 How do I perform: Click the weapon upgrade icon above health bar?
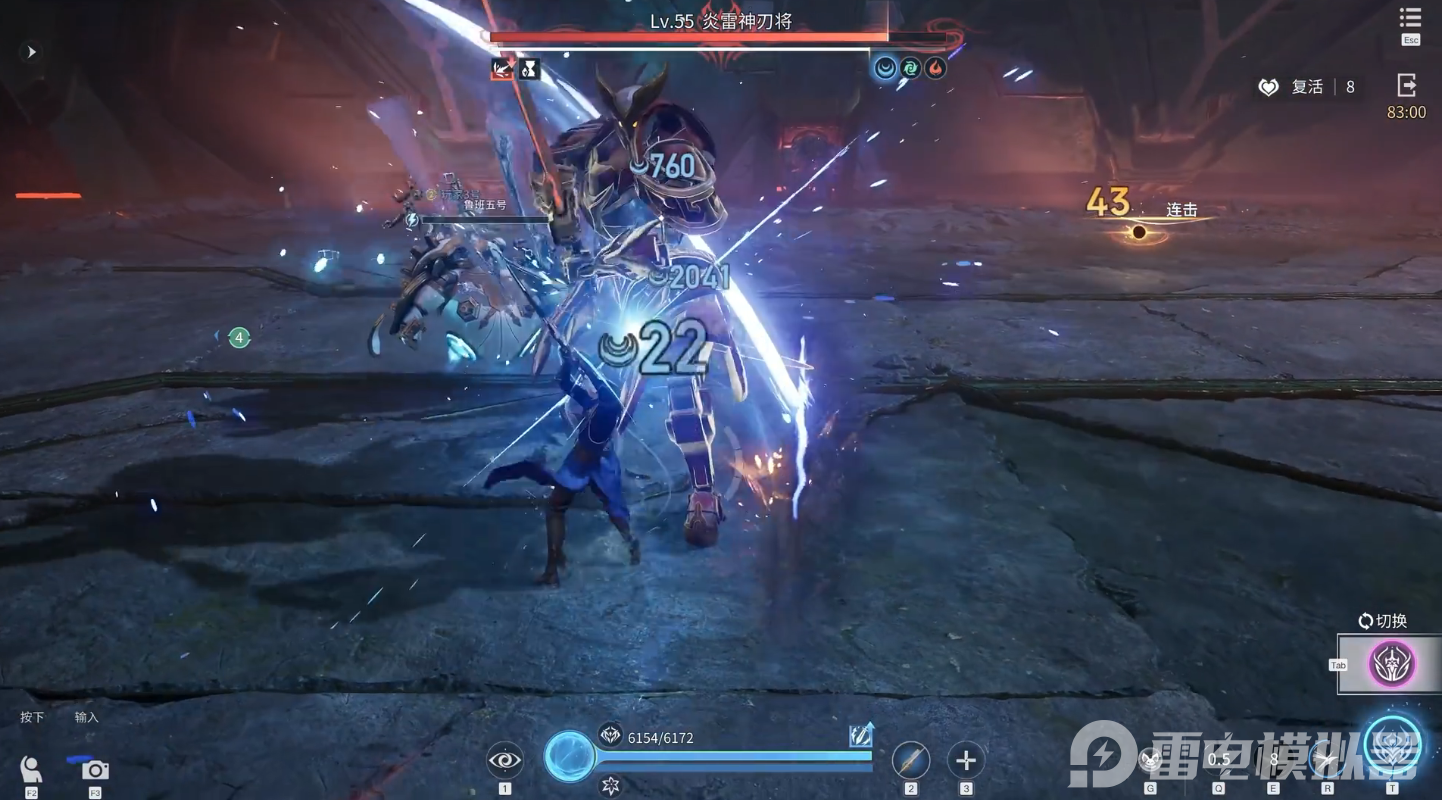tap(861, 736)
